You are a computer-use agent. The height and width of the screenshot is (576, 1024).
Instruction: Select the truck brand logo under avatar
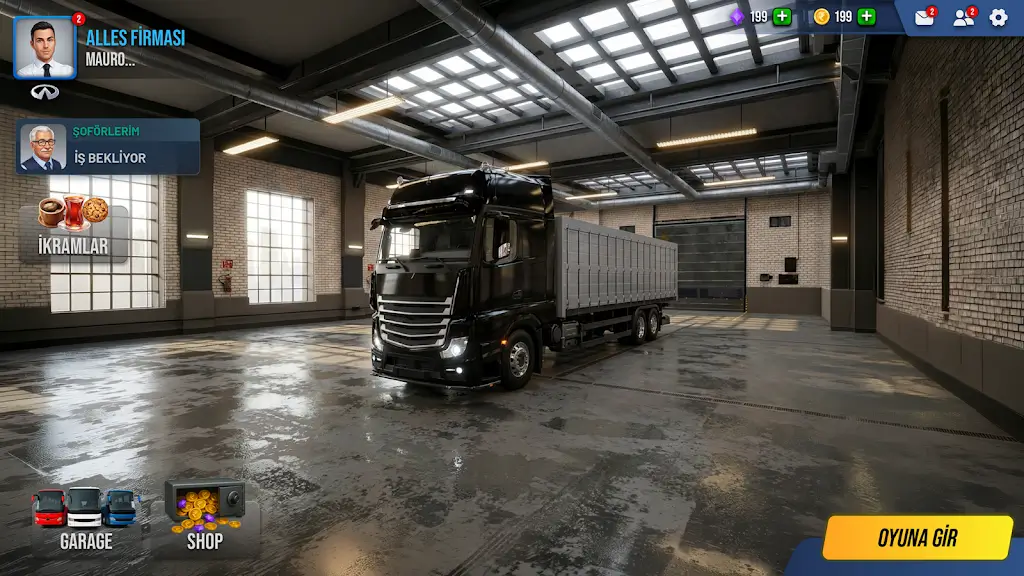pyautogui.click(x=45, y=92)
